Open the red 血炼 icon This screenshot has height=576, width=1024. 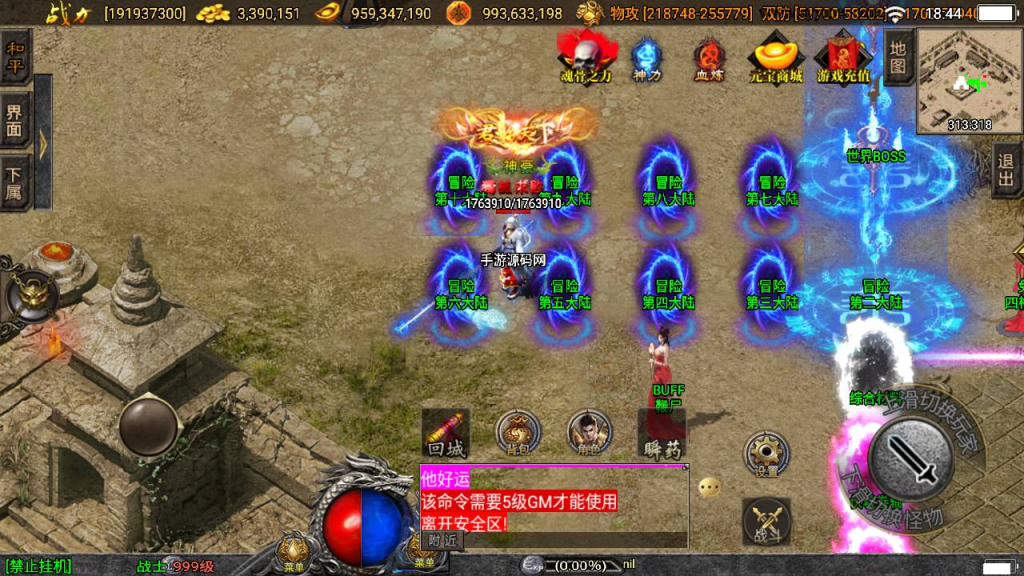[x=709, y=59]
